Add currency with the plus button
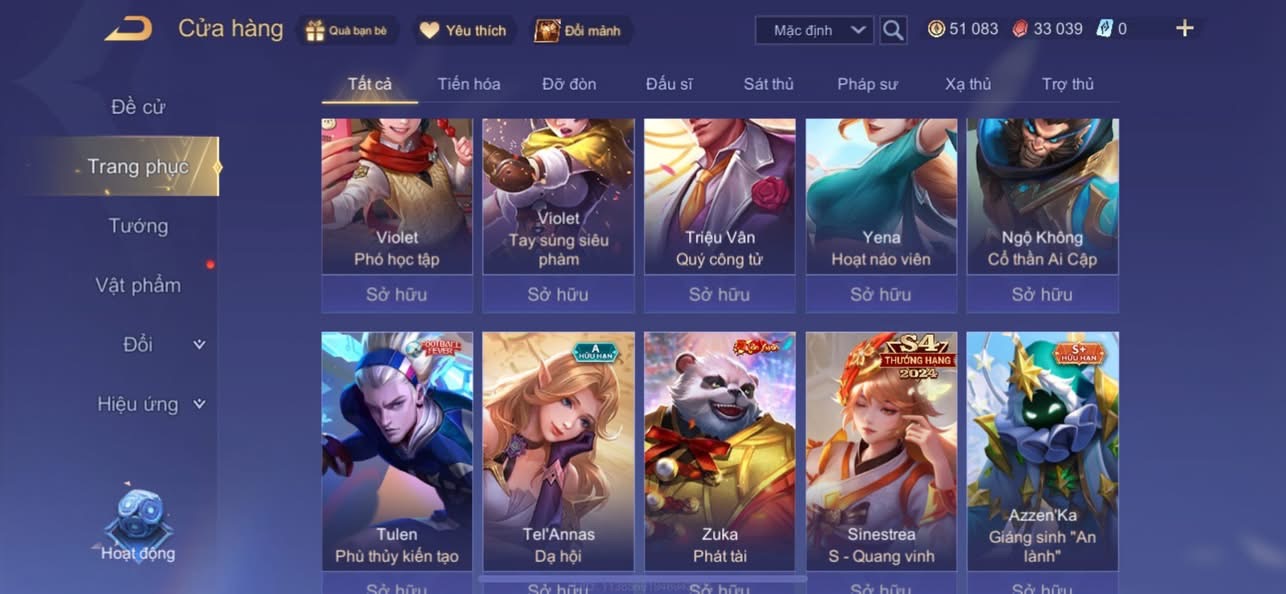This screenshot has height=594, width=1286. [x=1184, y=29]
